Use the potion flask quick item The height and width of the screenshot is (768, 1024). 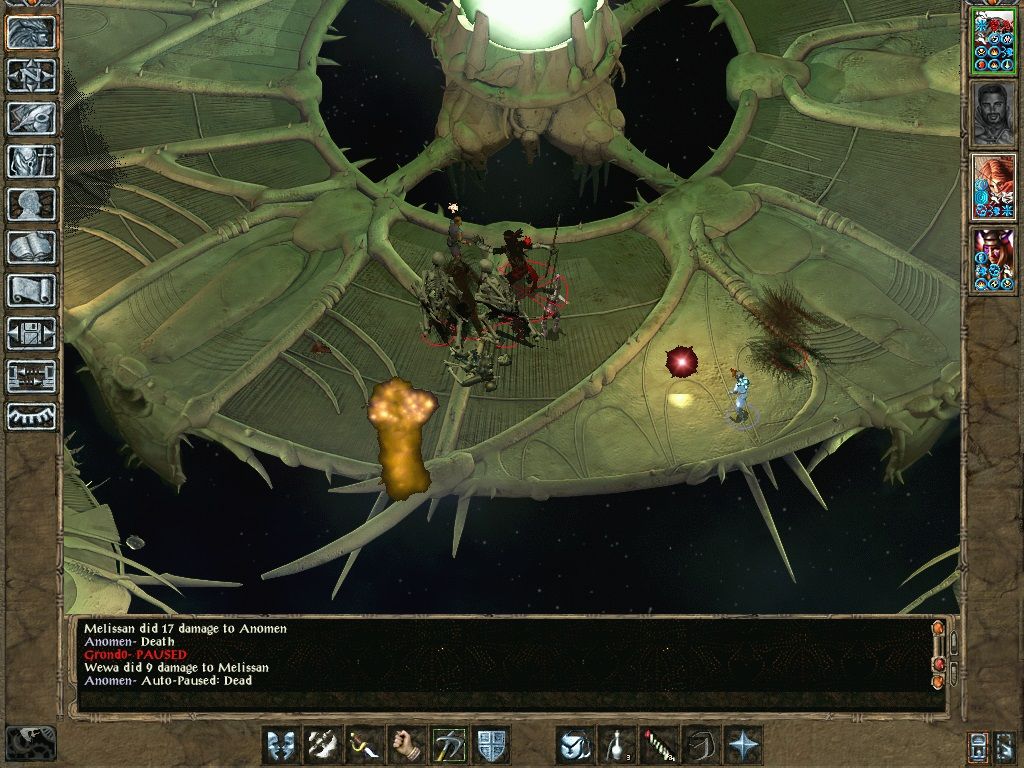[x=618, y=745]
